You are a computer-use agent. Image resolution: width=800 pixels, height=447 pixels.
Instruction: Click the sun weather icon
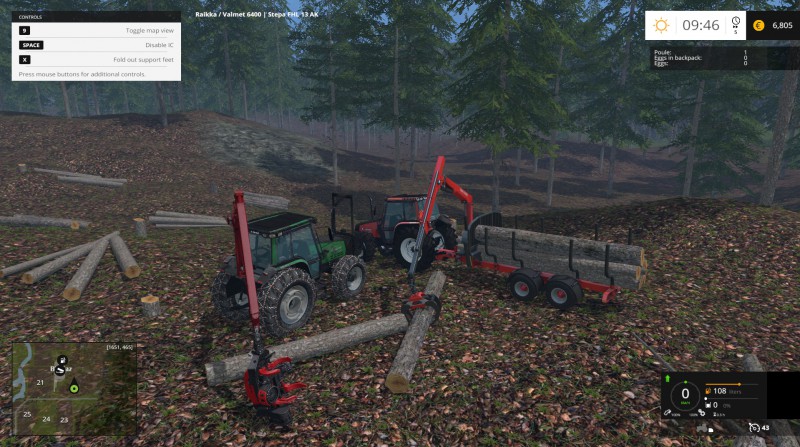tap(661, 25)
